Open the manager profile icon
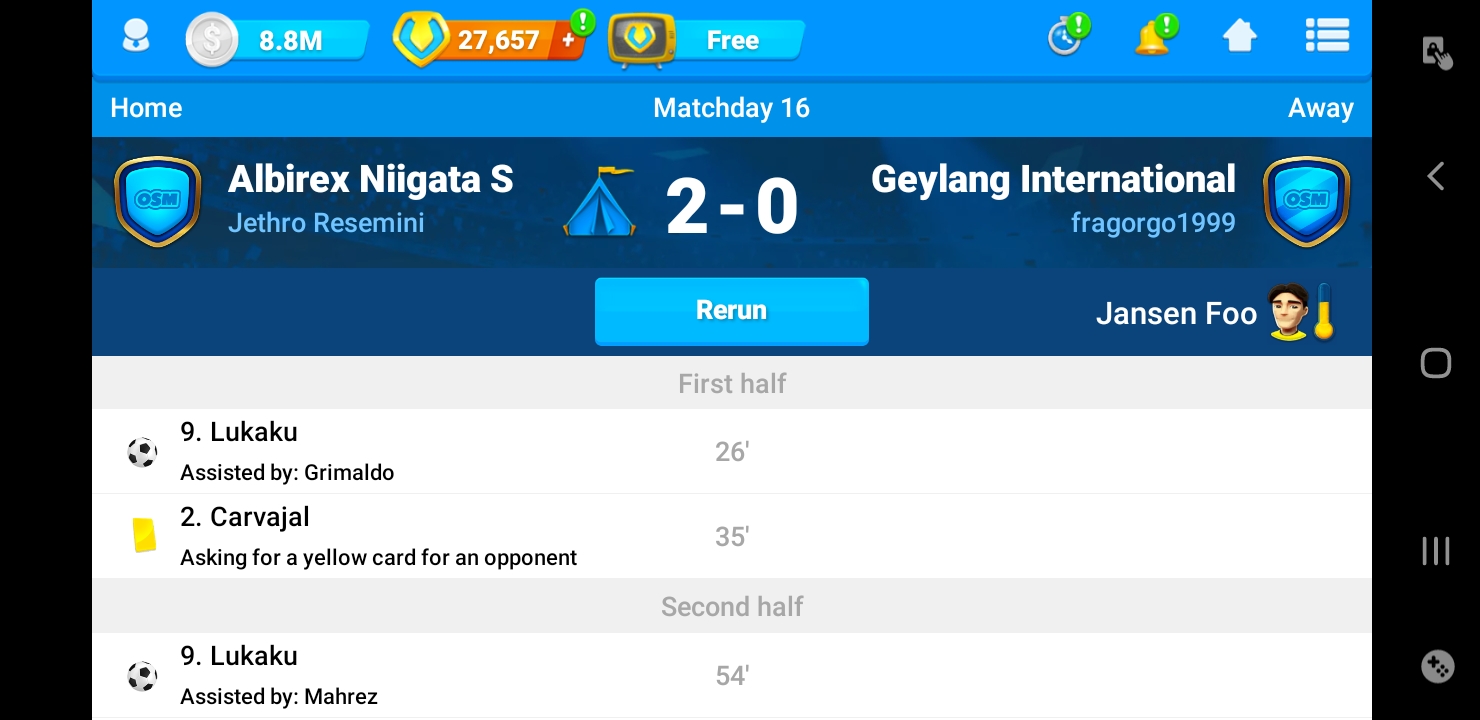1480x720 pixels. tap(135, 39)
